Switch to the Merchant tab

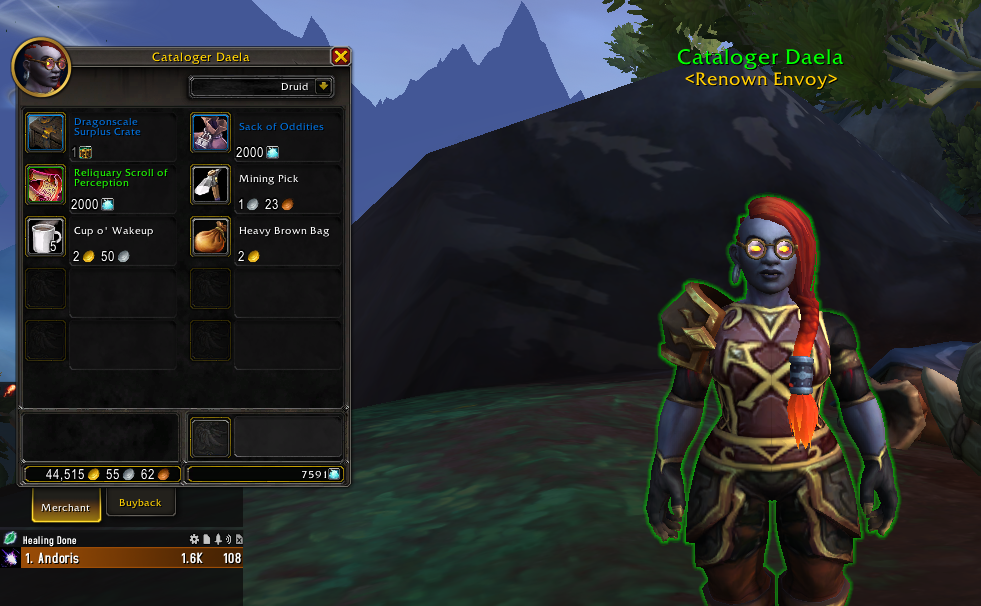65,507
